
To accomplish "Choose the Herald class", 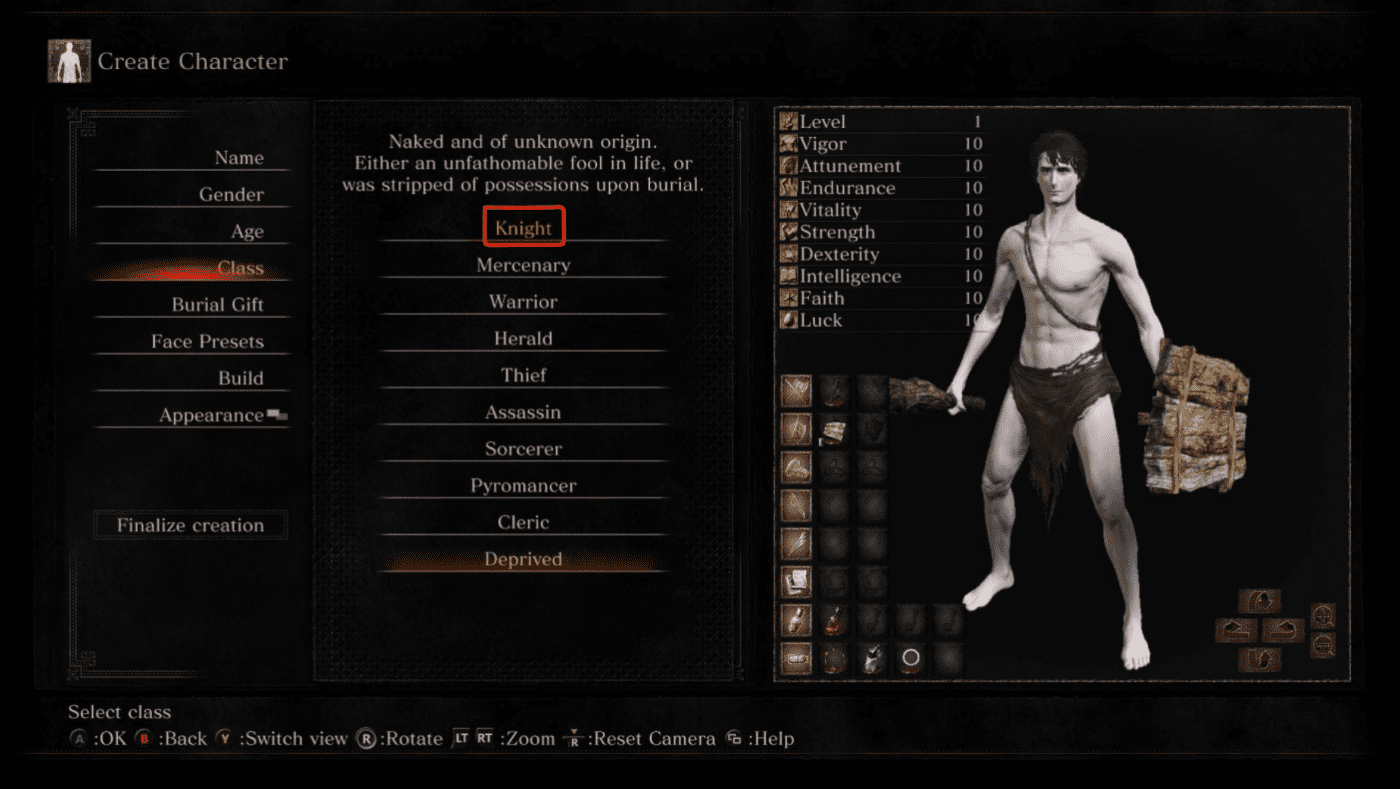I will (523, 339).
